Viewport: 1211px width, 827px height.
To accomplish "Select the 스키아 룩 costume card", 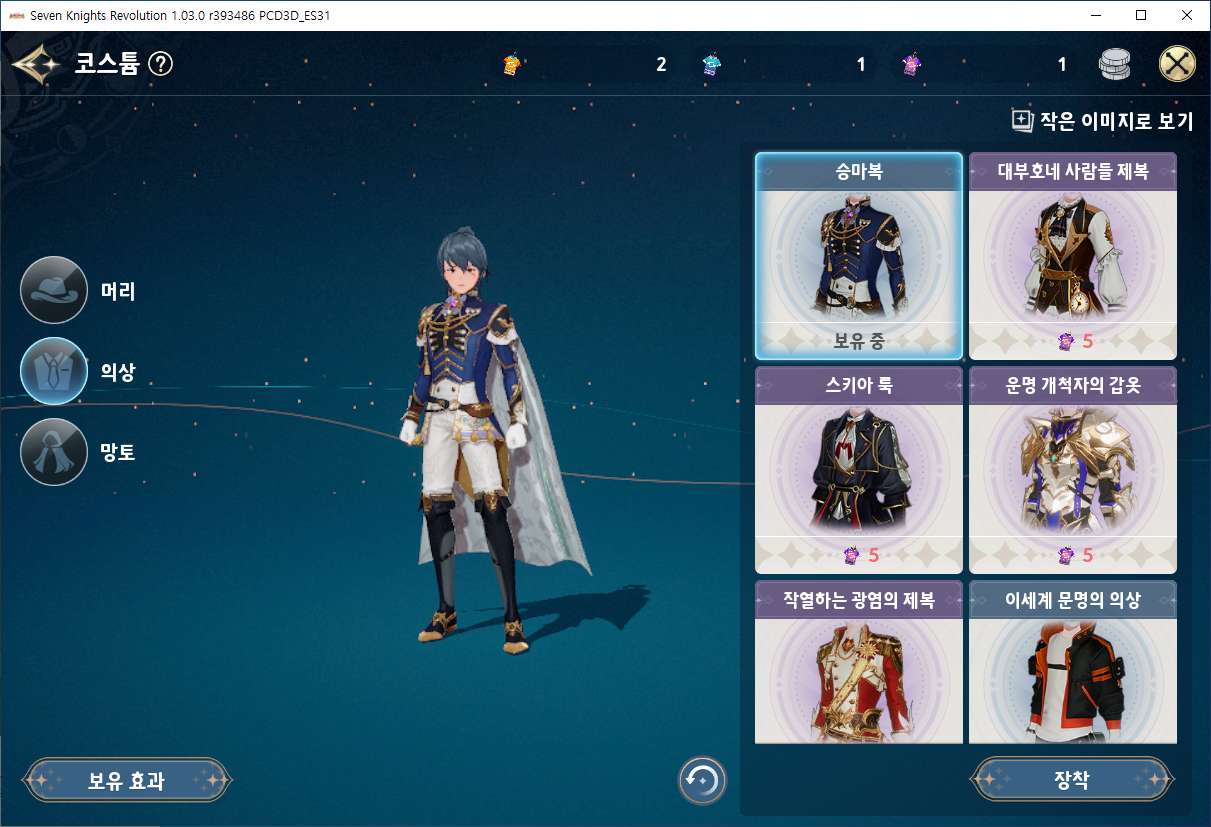I will coord(859,470).
